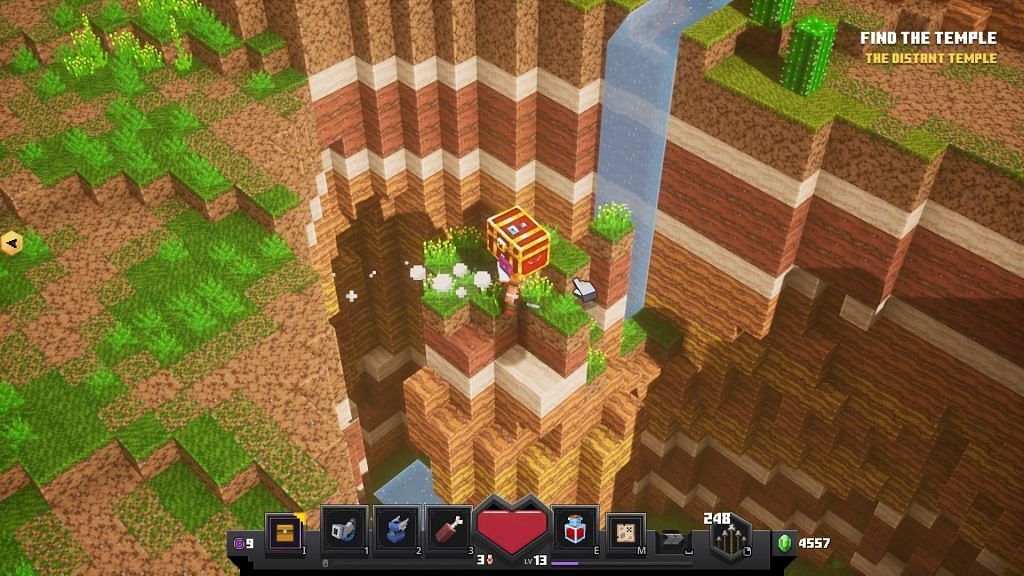Use the meat artifact in slot 3

[x=449, y=529]
